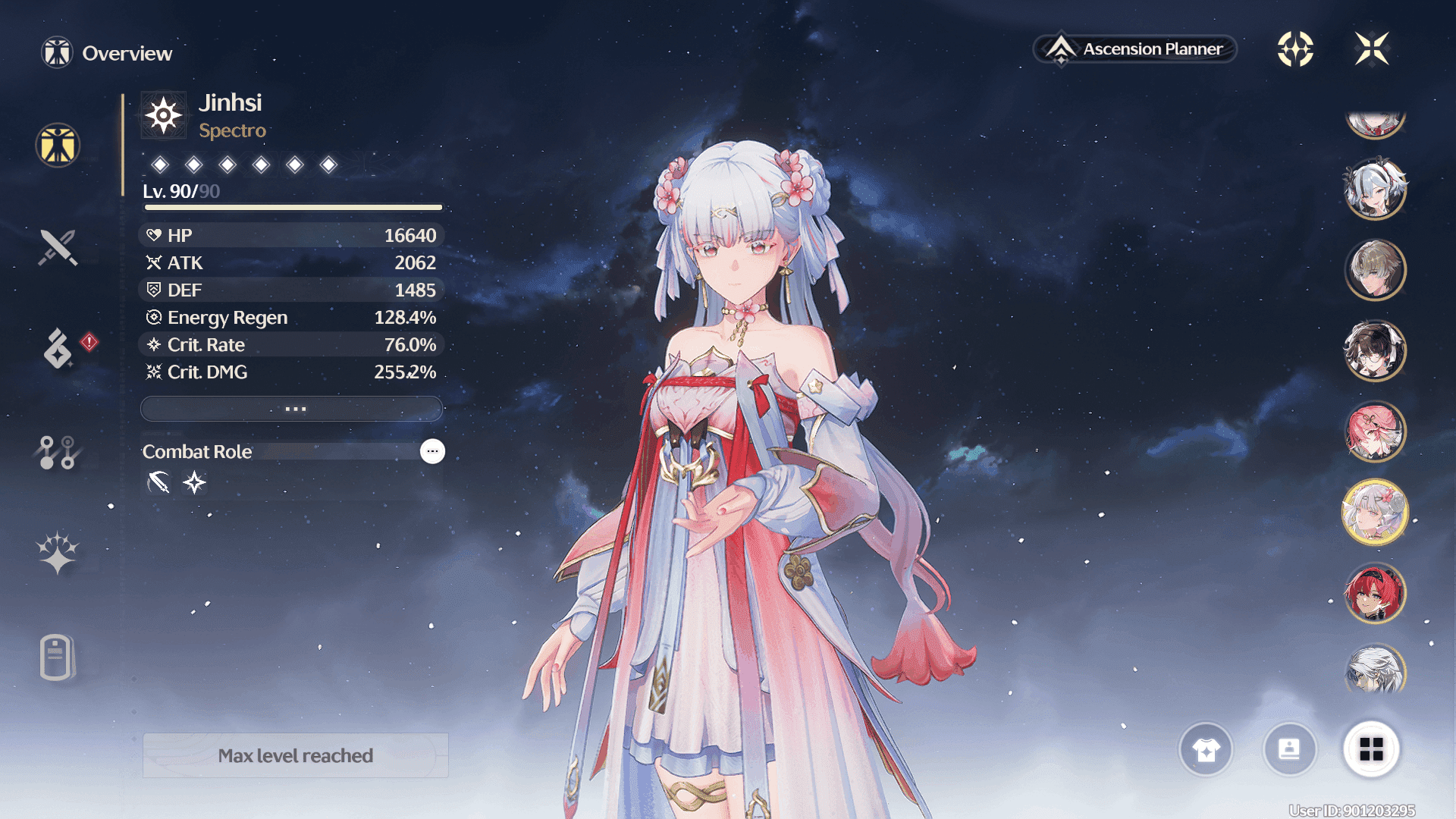Switch to the Weapon tab
This screenshot has width=1456, height=819.
pos(58,247)
